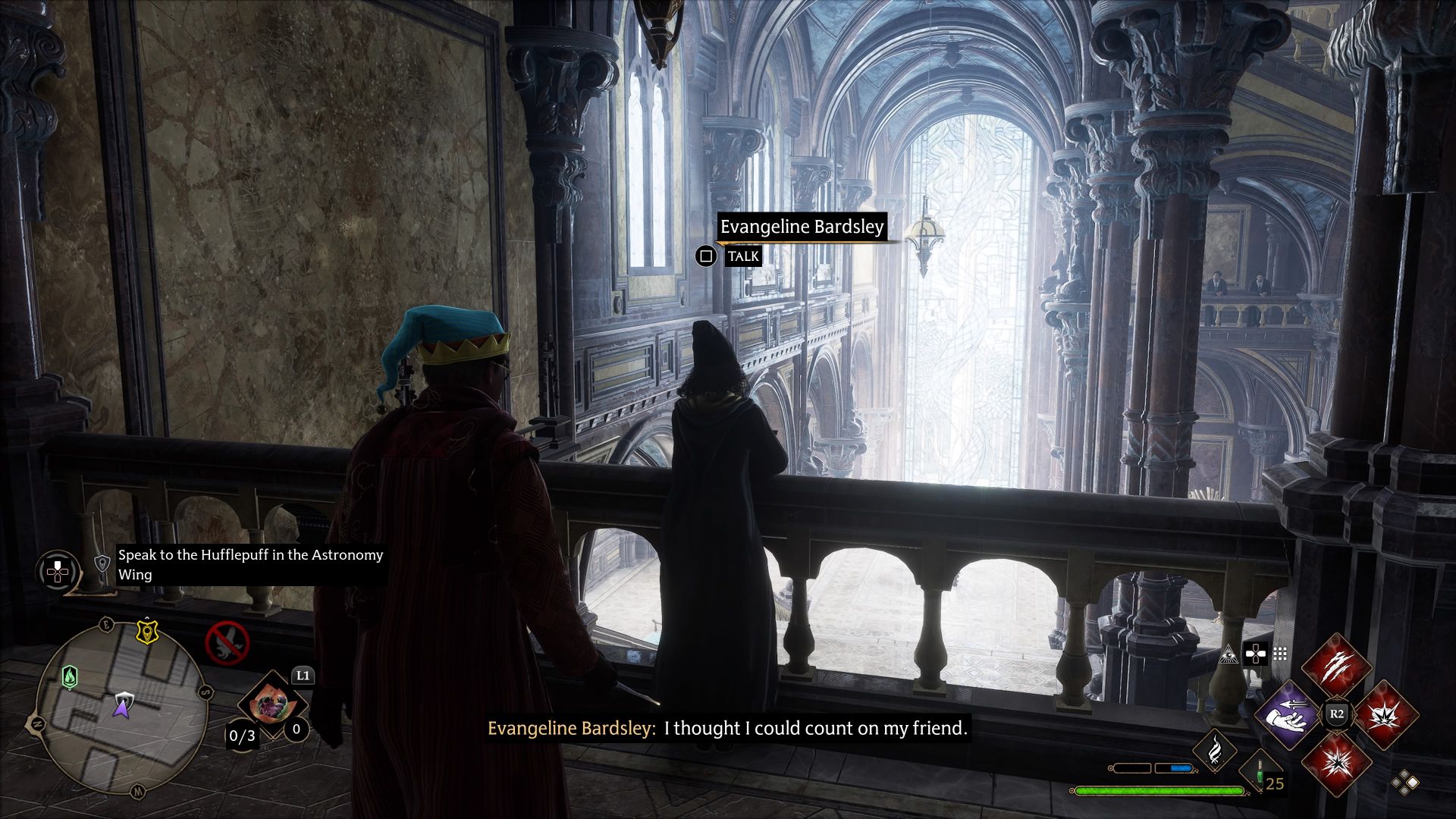Switch spell set with the four-diamond selector
Viewport: 1456px width, 819px height.
coord(1404,783)
